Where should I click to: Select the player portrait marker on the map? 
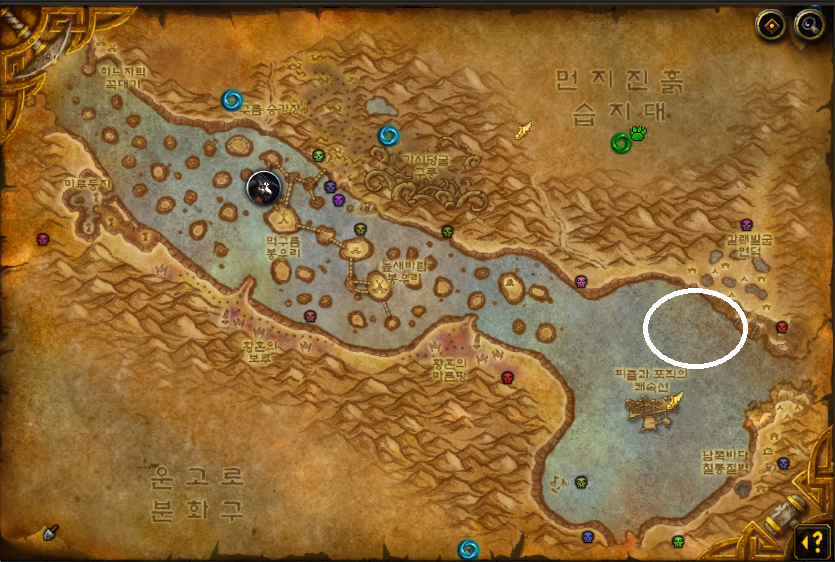[263, 185]
